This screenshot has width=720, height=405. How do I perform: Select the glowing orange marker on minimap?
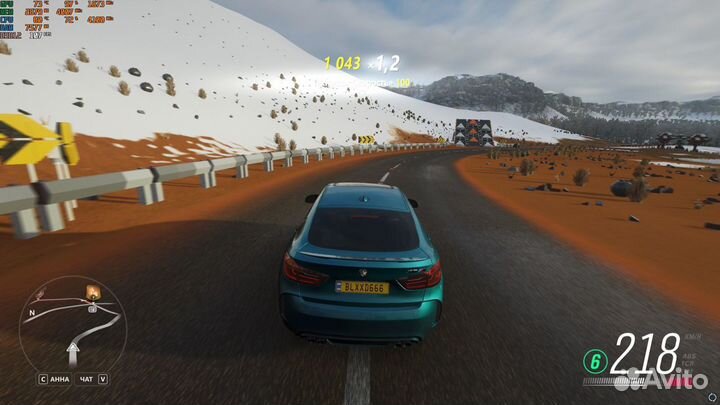click(94, 293)
